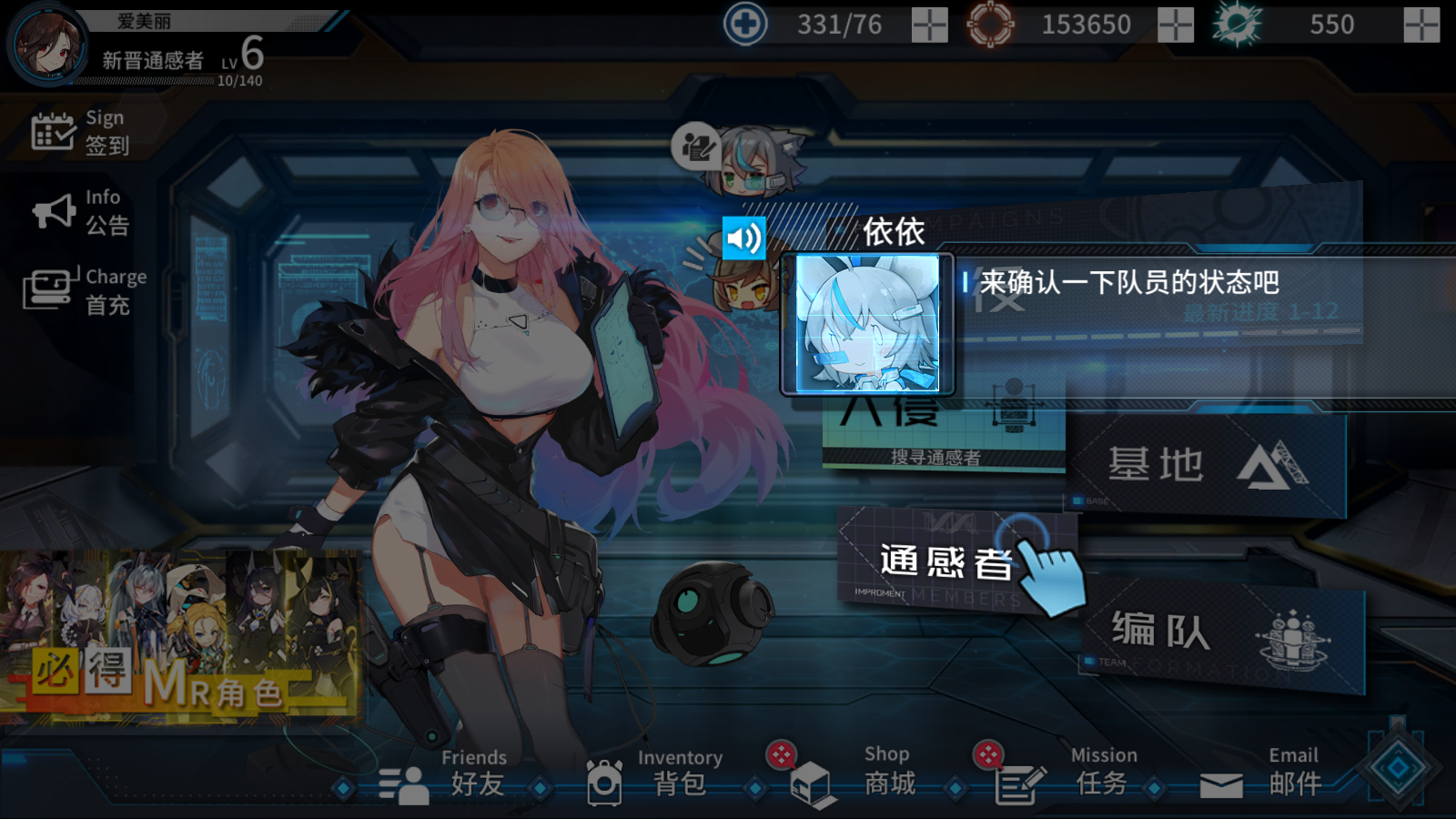Add gems with the plus next to 550
Image resolution: width=1456 pixels, height=819 pixels.
pyautogui.click(x=1421, y=25)
